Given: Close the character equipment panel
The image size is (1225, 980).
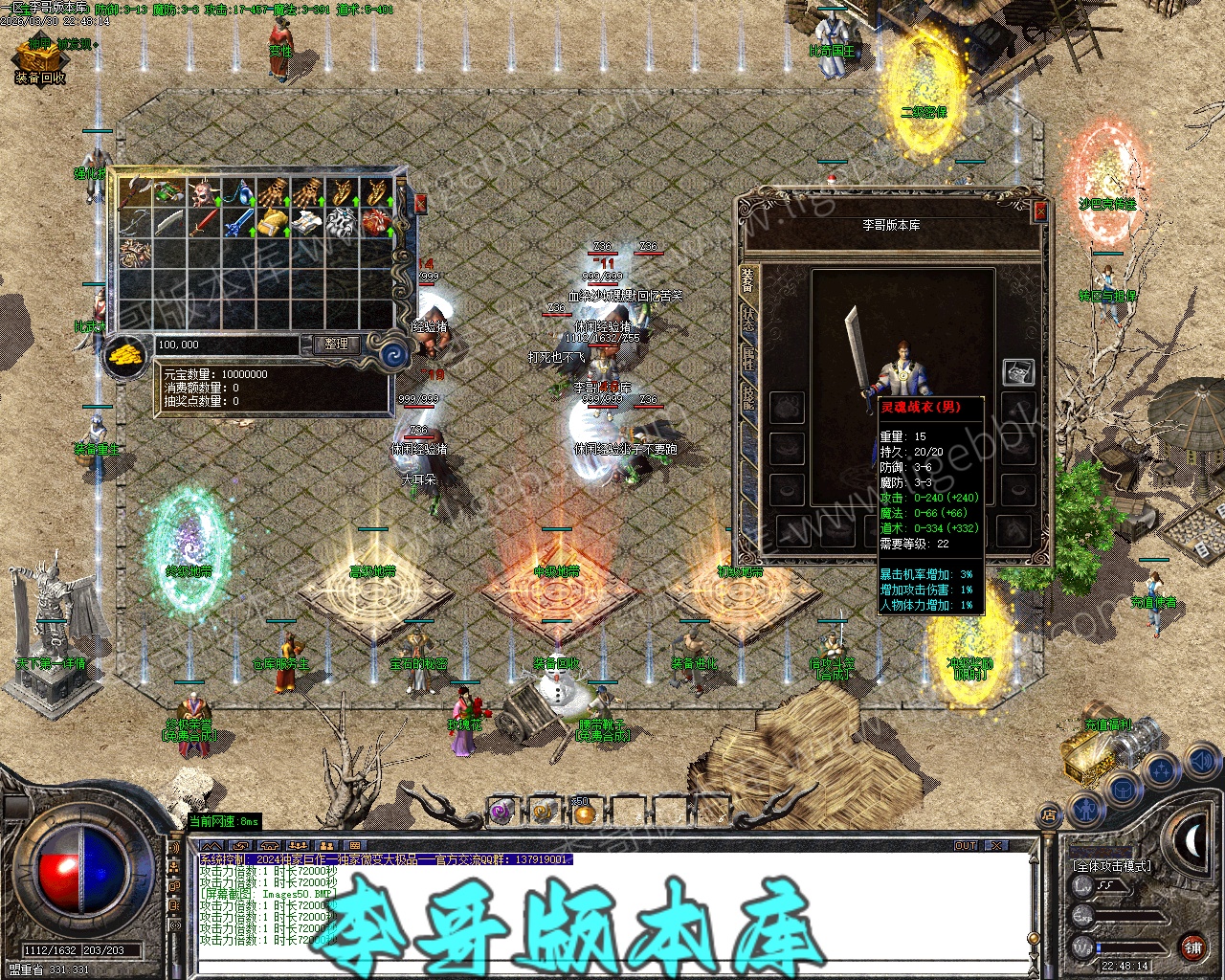Looking at the screenshot, I should 1040,211.
